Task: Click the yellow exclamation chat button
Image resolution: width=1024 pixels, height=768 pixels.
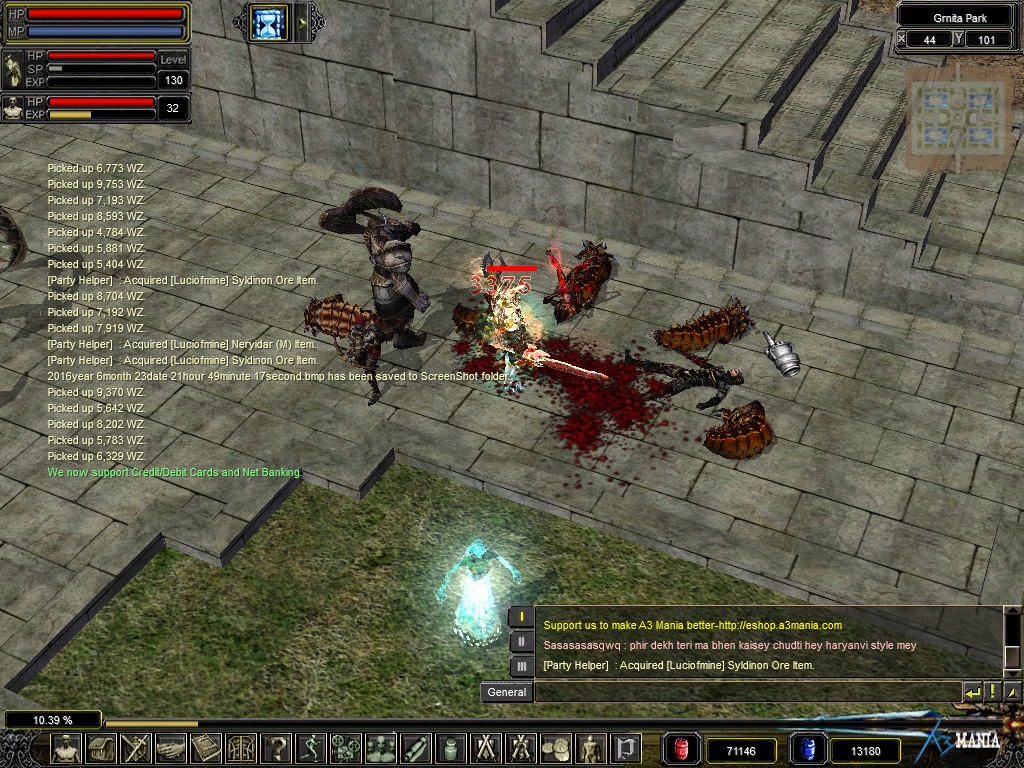Action: (992, 692)
